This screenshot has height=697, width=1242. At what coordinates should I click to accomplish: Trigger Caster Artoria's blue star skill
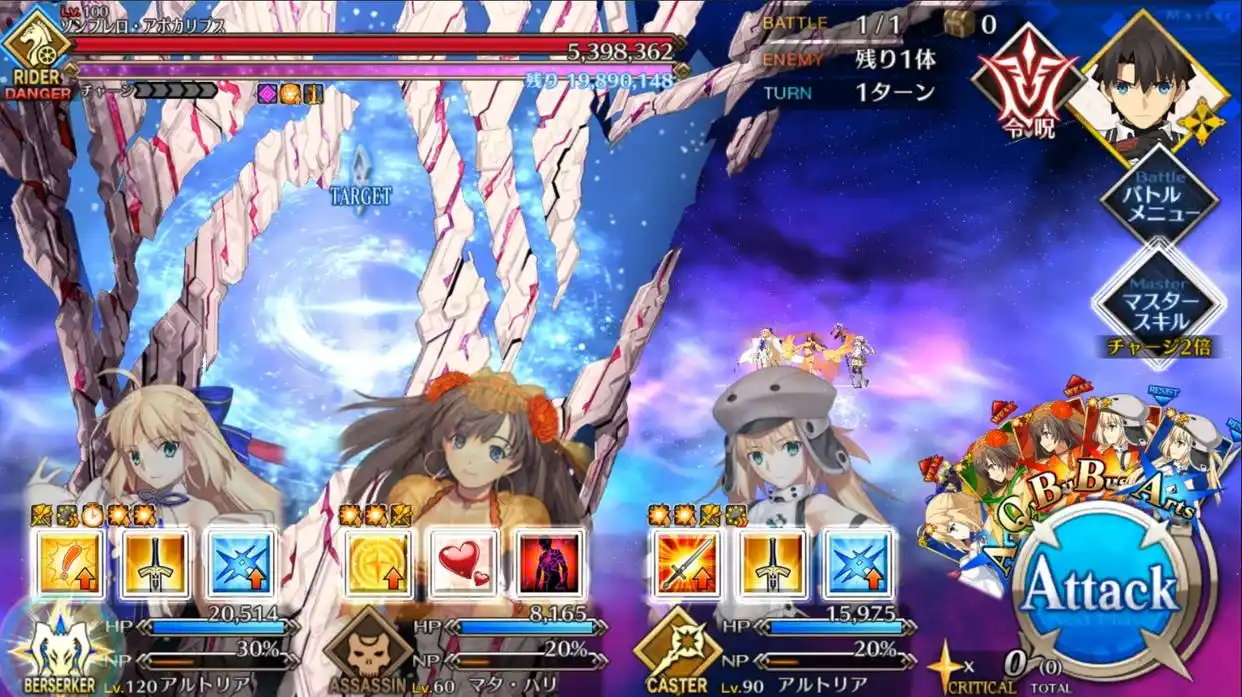858,563
